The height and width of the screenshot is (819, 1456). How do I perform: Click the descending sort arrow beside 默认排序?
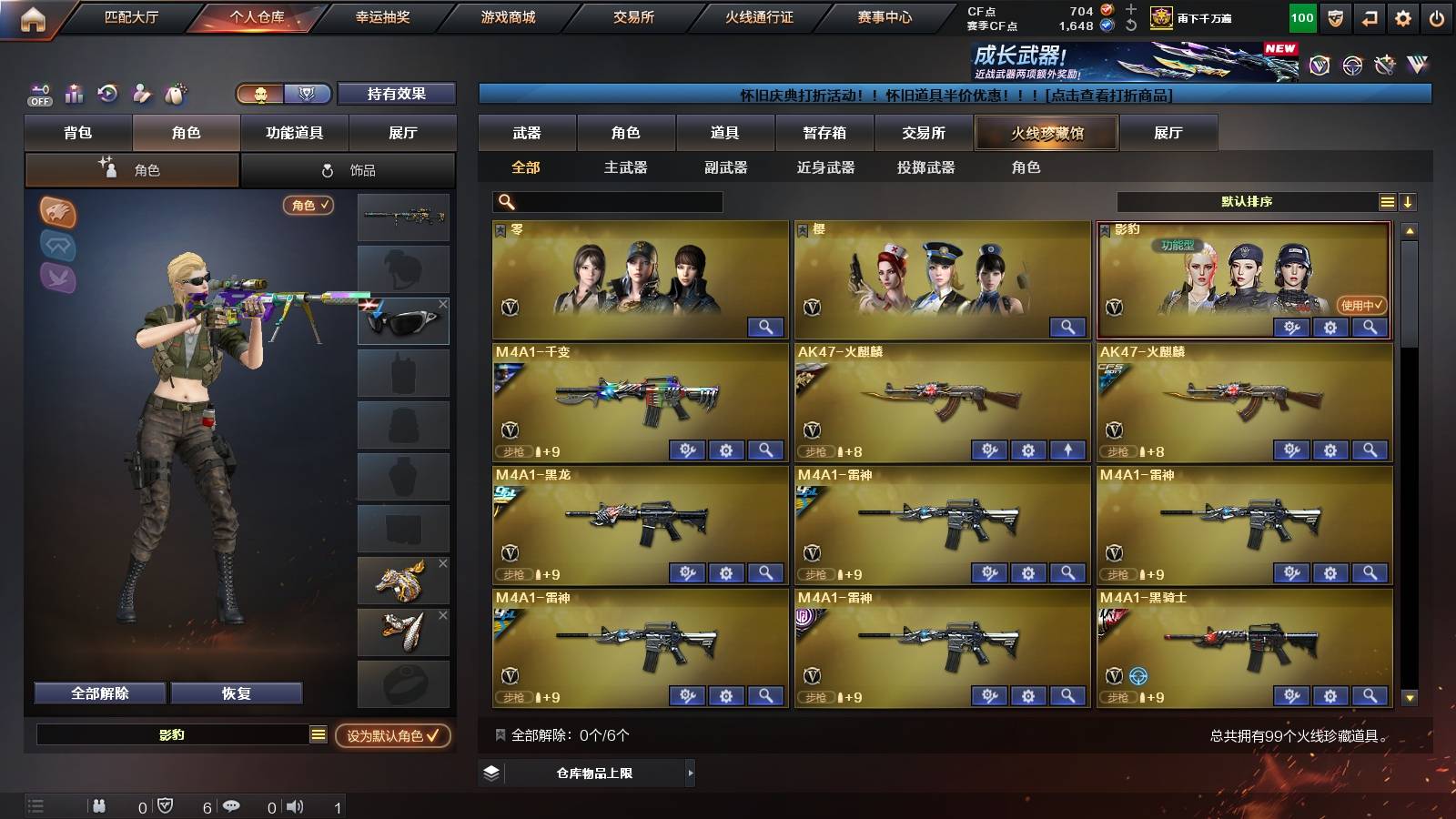point(1409,201)
